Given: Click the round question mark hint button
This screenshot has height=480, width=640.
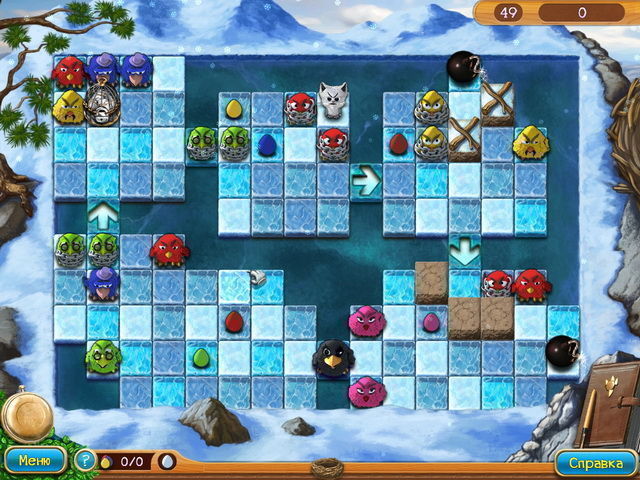Looking at the screenshot, I should (85, 461).
